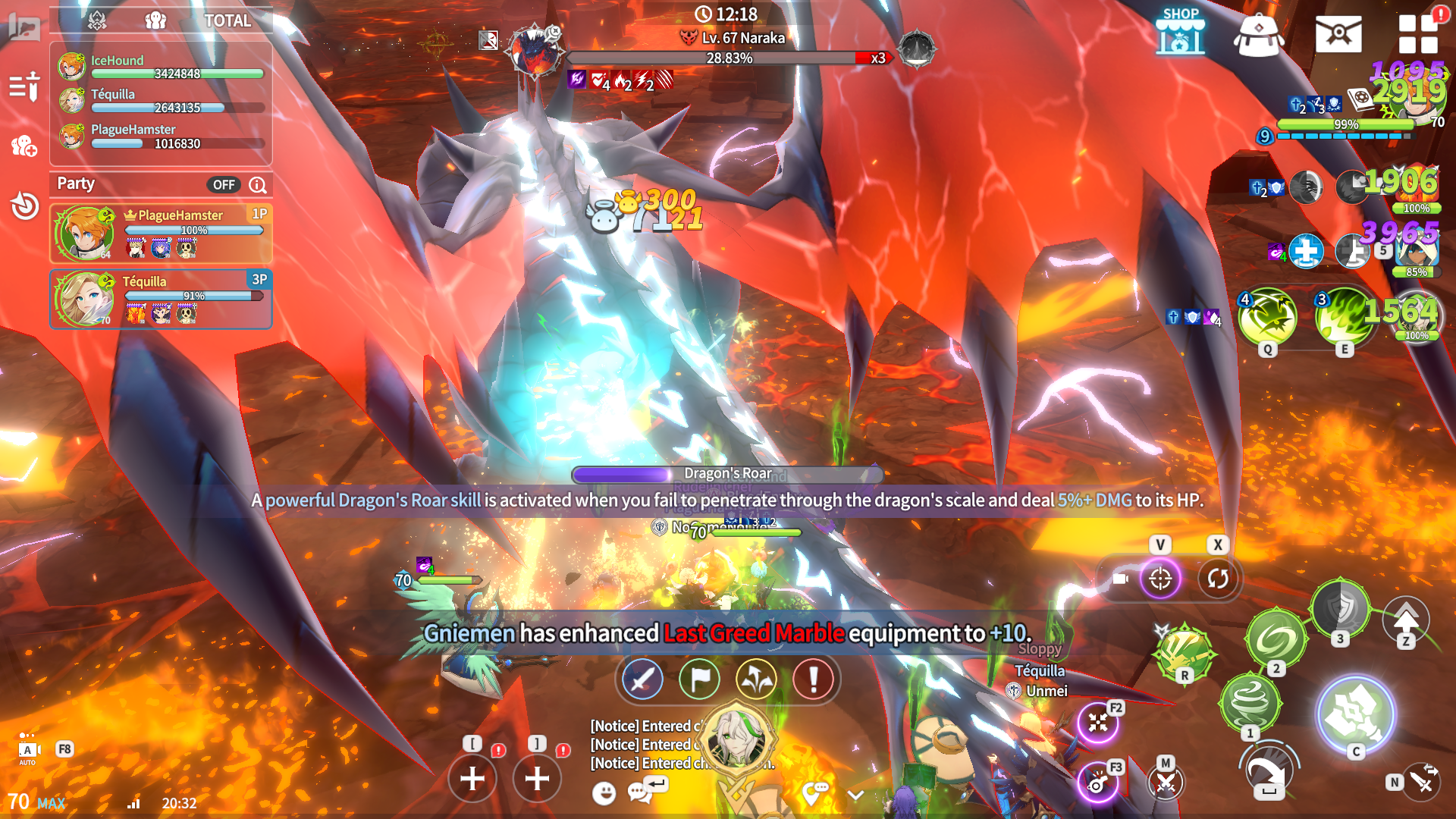Click the sword ping button
The width and height of the screenshot is (1456, 819).
(642, 679)
